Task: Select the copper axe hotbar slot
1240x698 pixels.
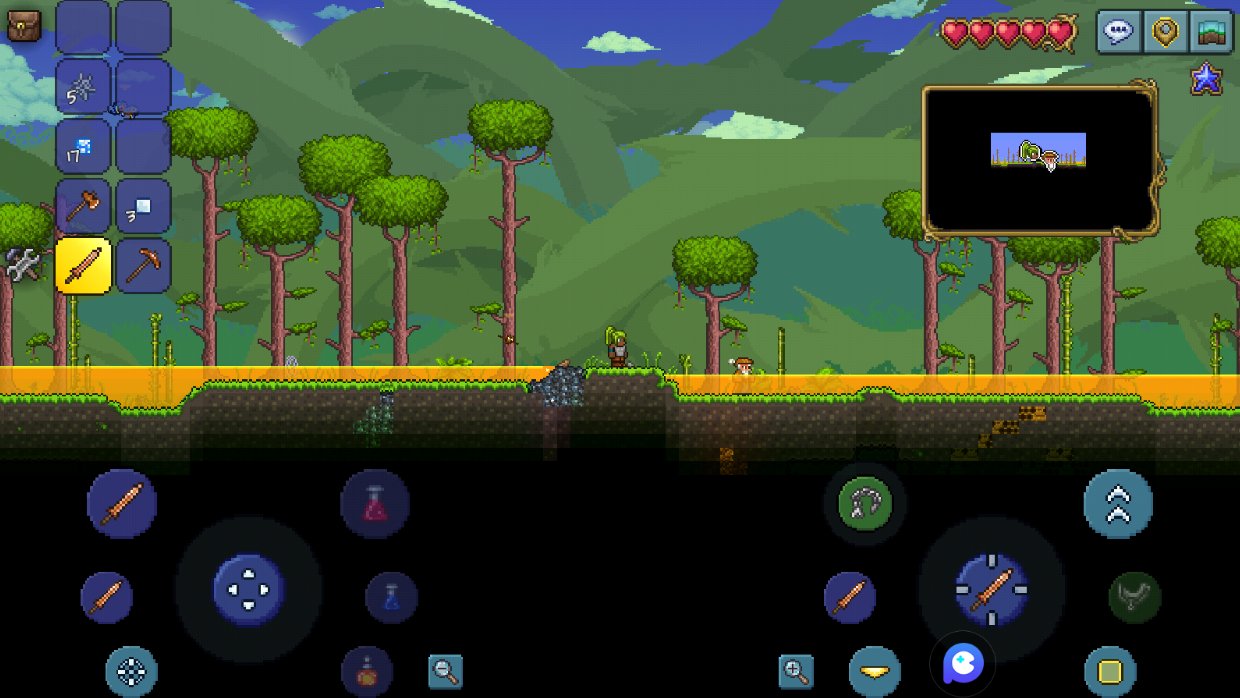Action: pos(83,206)
